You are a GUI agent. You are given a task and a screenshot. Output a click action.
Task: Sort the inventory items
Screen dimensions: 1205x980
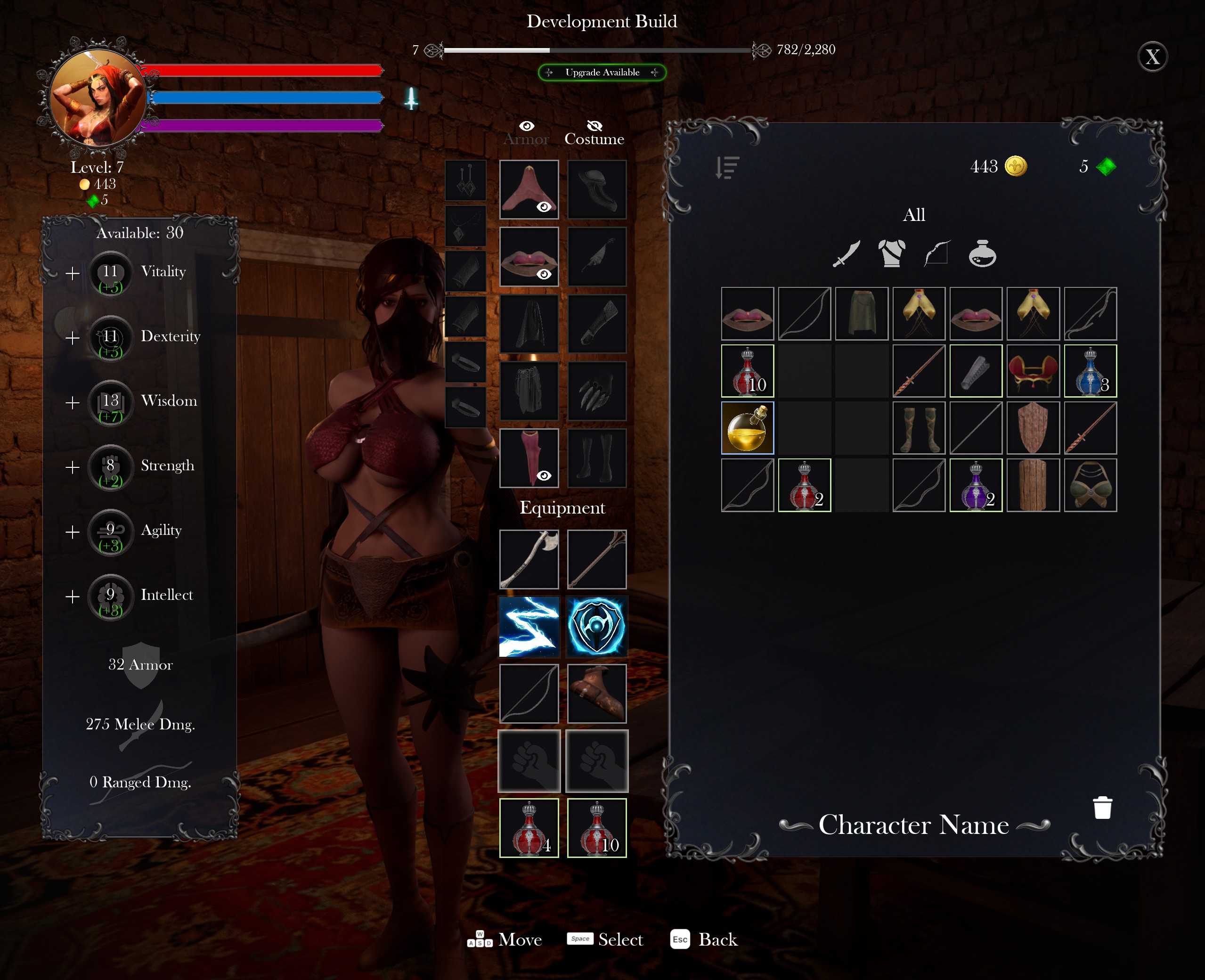[x=727, y=167]
